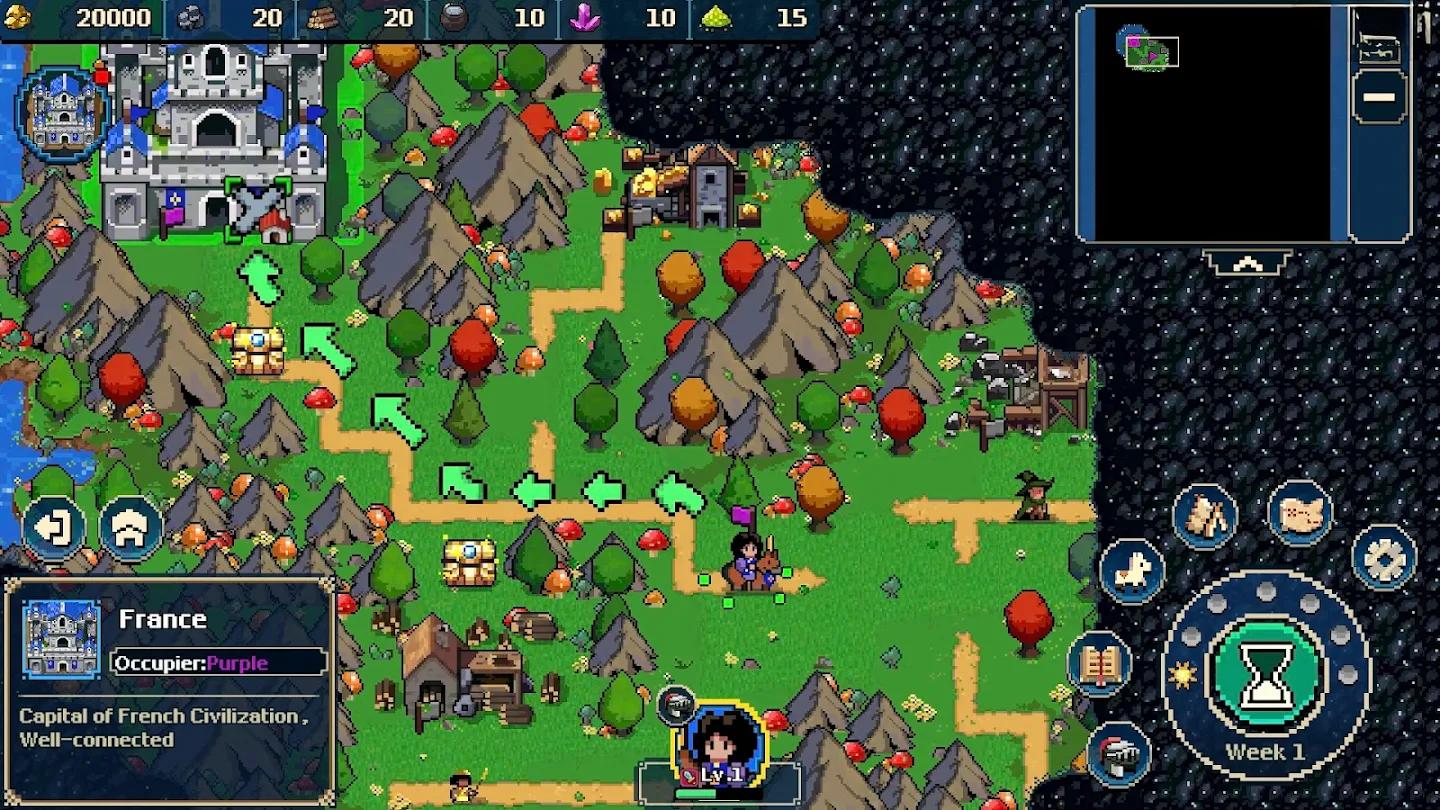This screenshot has height=810, width=1440.
Task: Select the horse movement button
Action: [1132, 571]
